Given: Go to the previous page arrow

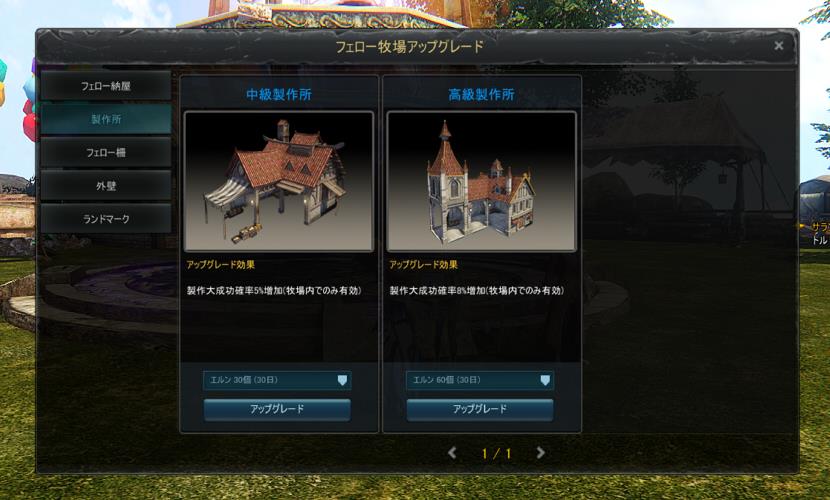Looking at the screenshot, I should 452,453.
